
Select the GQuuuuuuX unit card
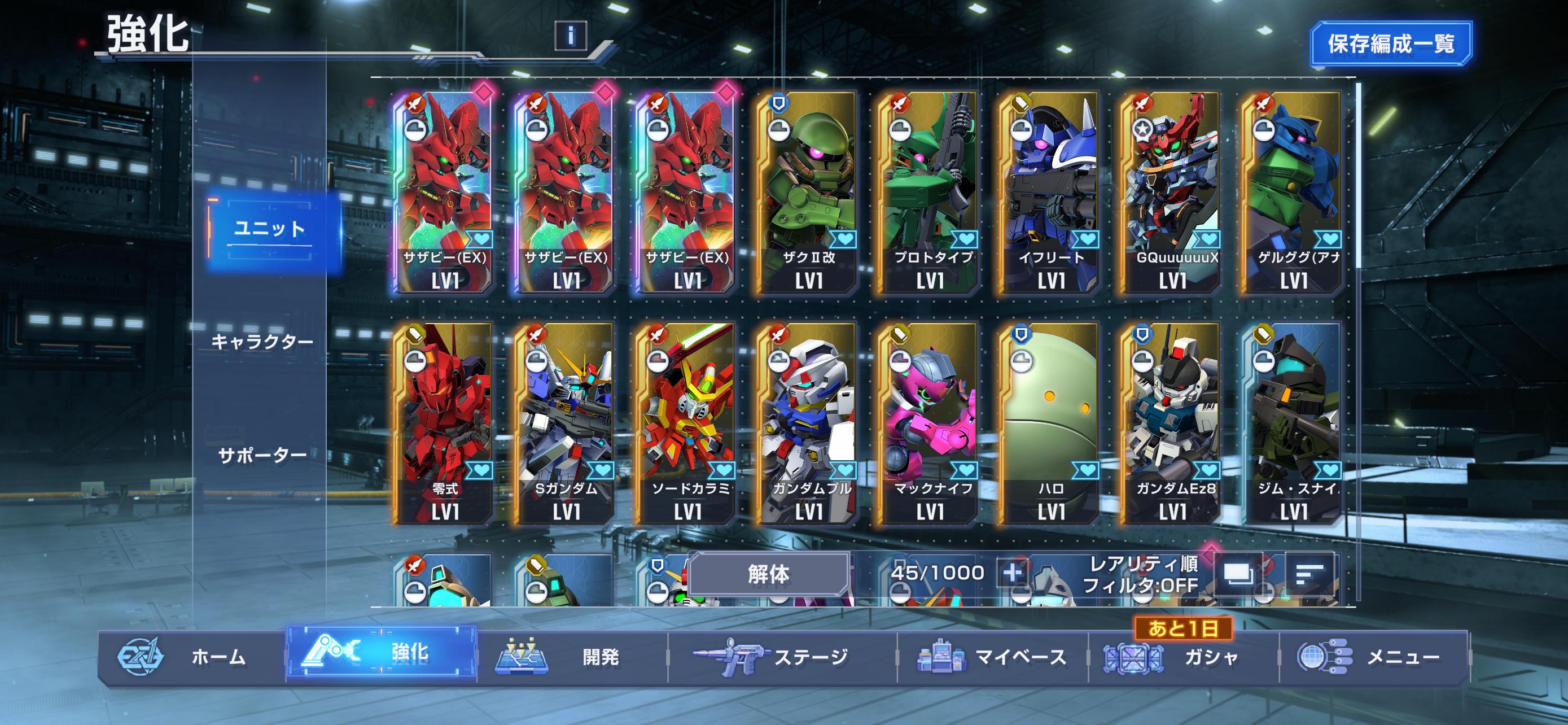tap(1172, 192)
